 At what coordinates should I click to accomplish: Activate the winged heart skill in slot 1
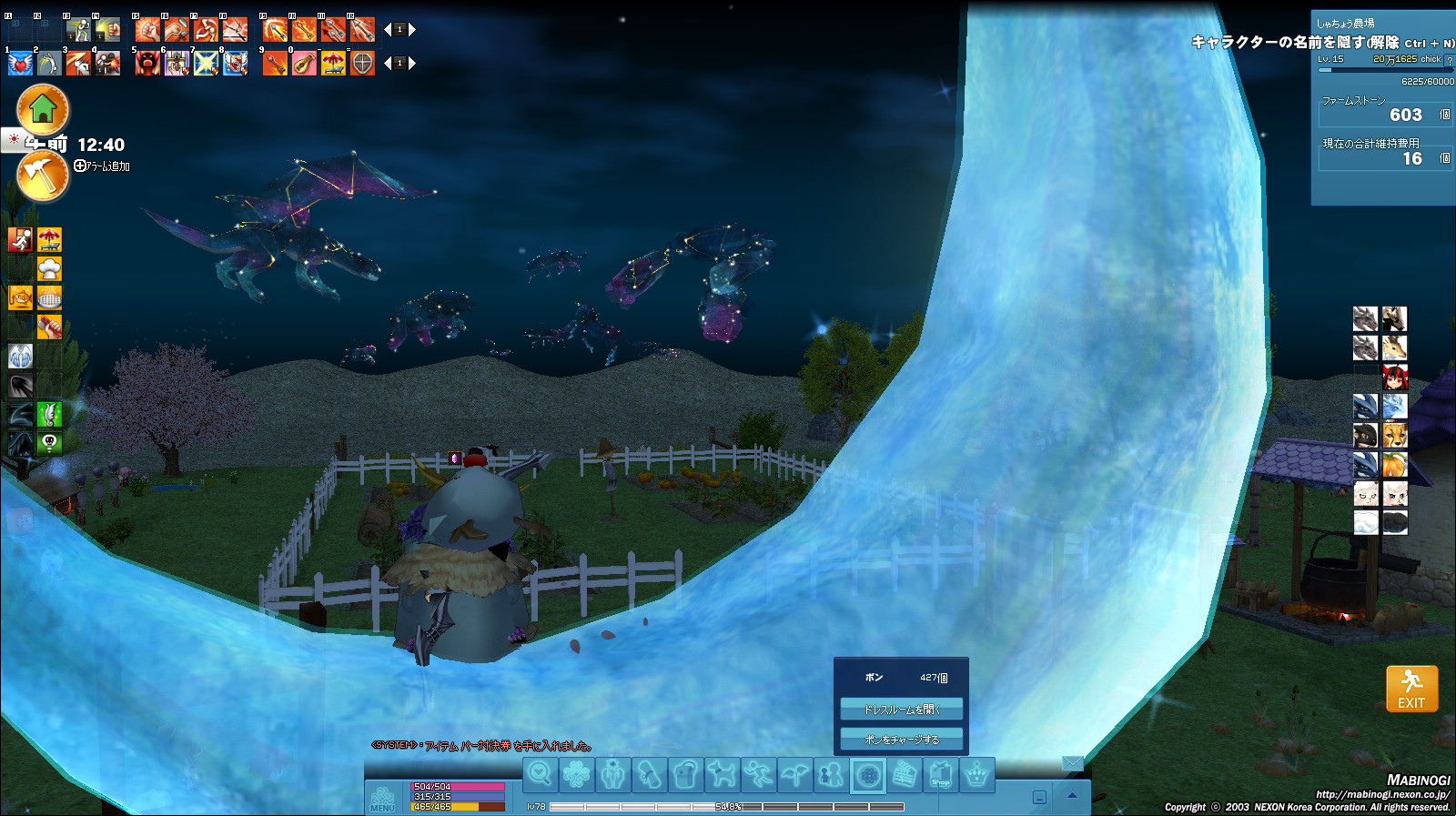coord(20,64)
